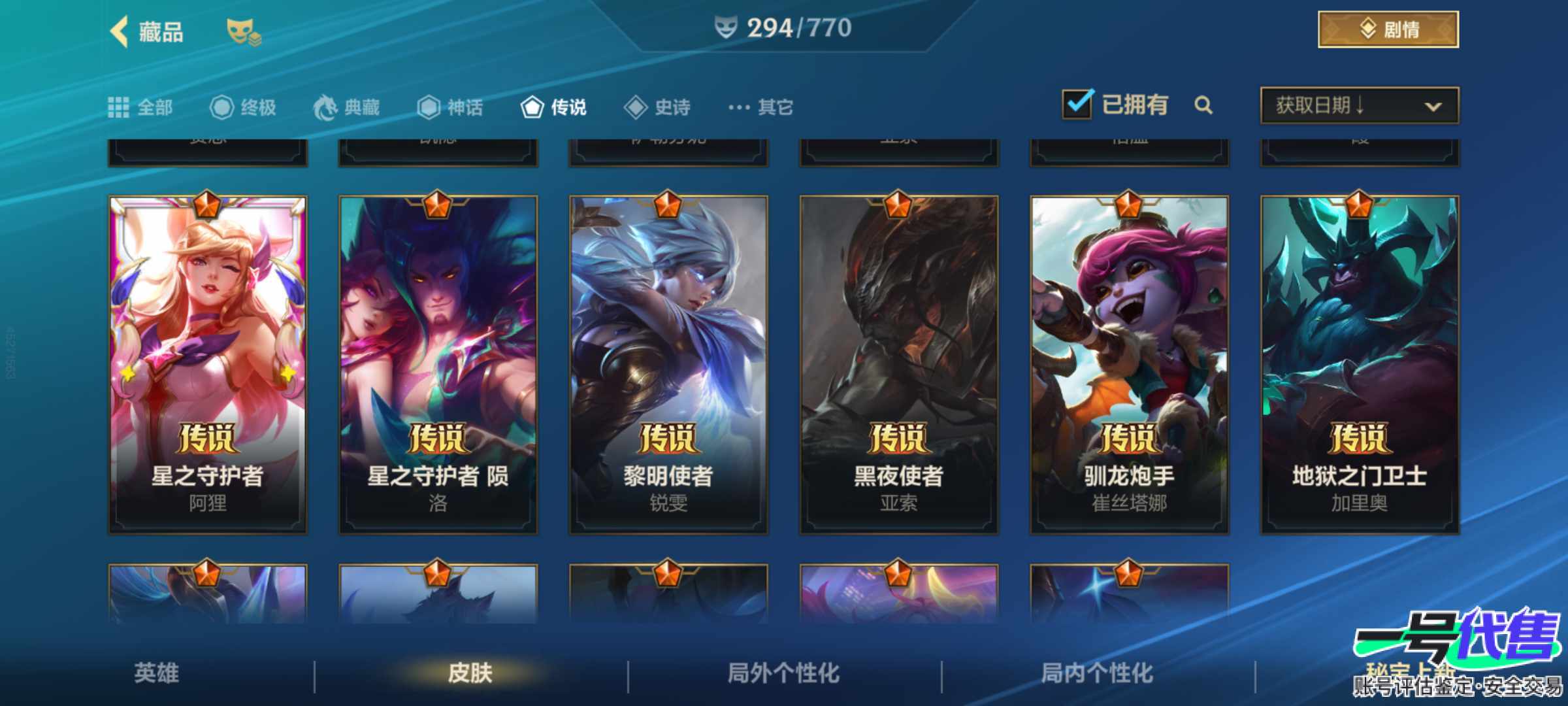
Task: Select the 神话 hexagon filter icon
Action: [x=430, y=107]
